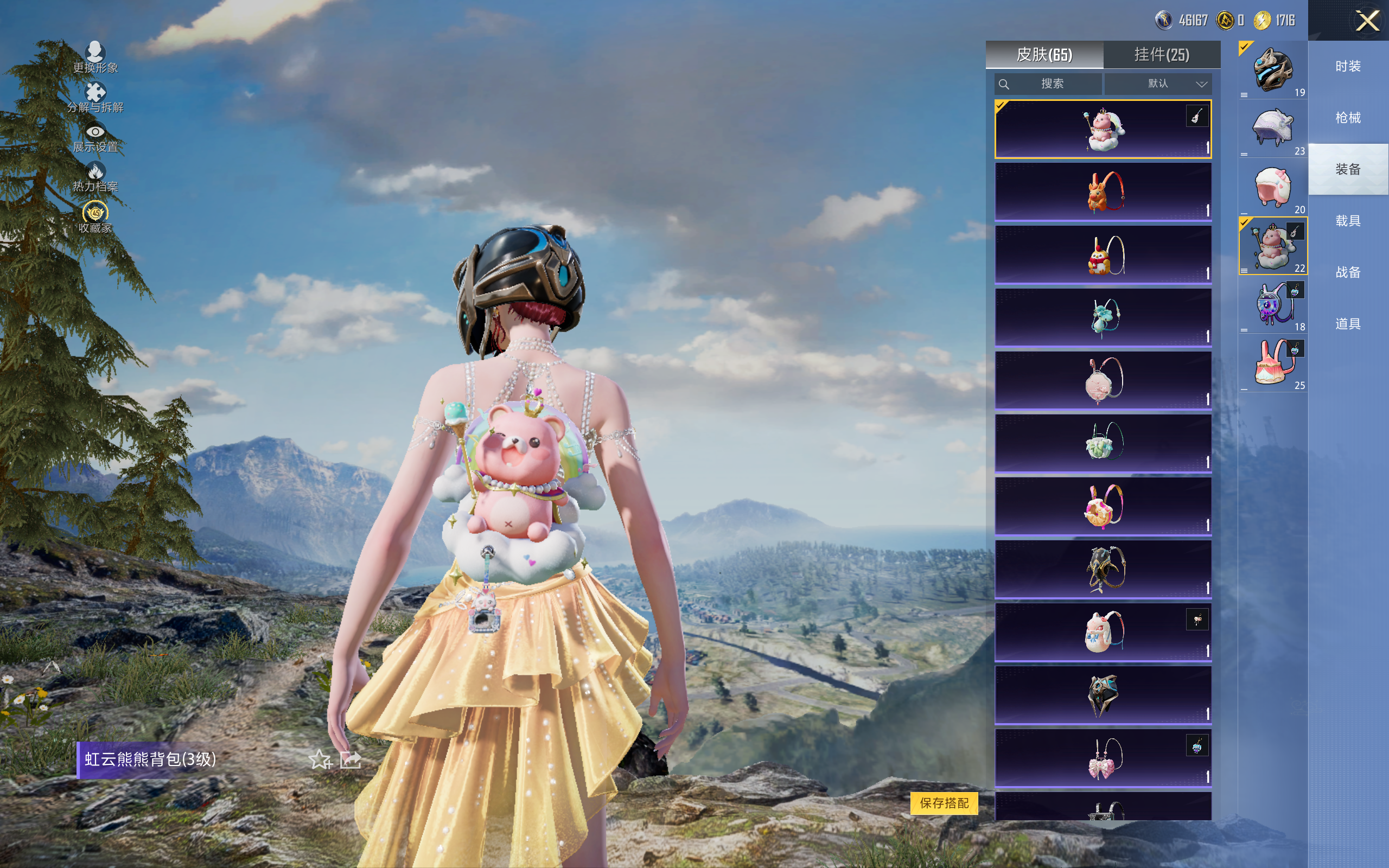Open the 枪械 category
Image resolution: width=1389 pixels, height=868 pixels.
coord(1348,118)
